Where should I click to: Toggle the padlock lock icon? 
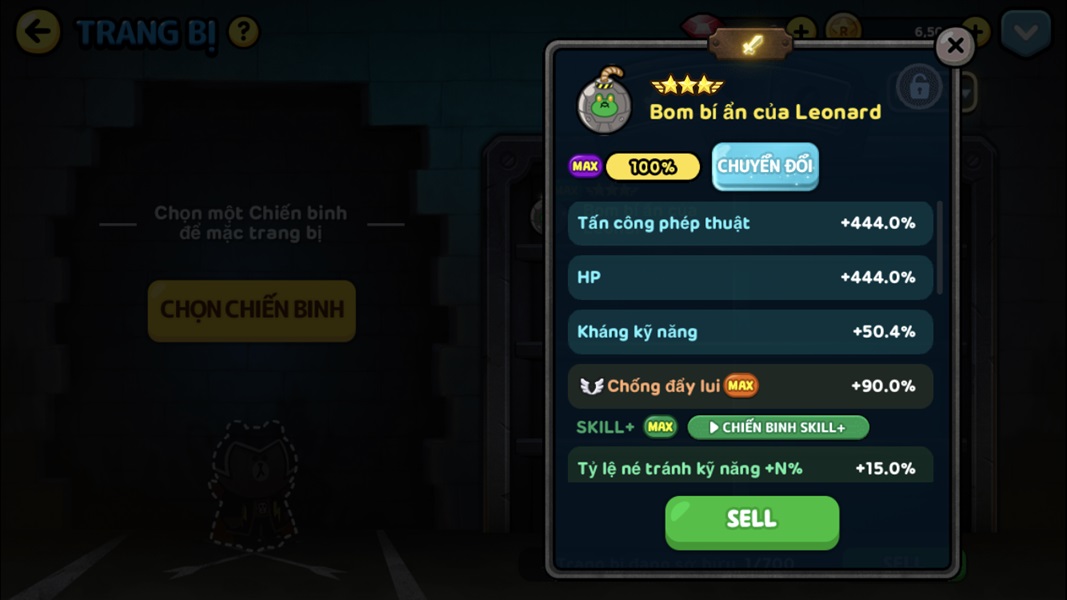click(x=919, y=88)
